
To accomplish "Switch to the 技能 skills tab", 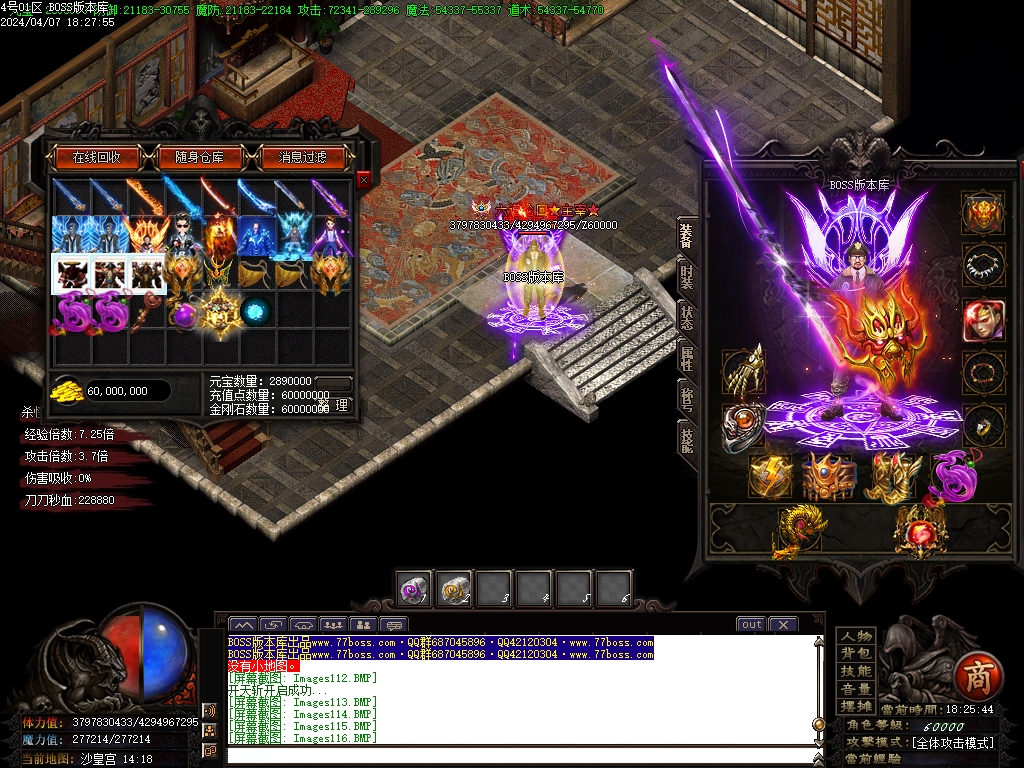I will 687,437.
